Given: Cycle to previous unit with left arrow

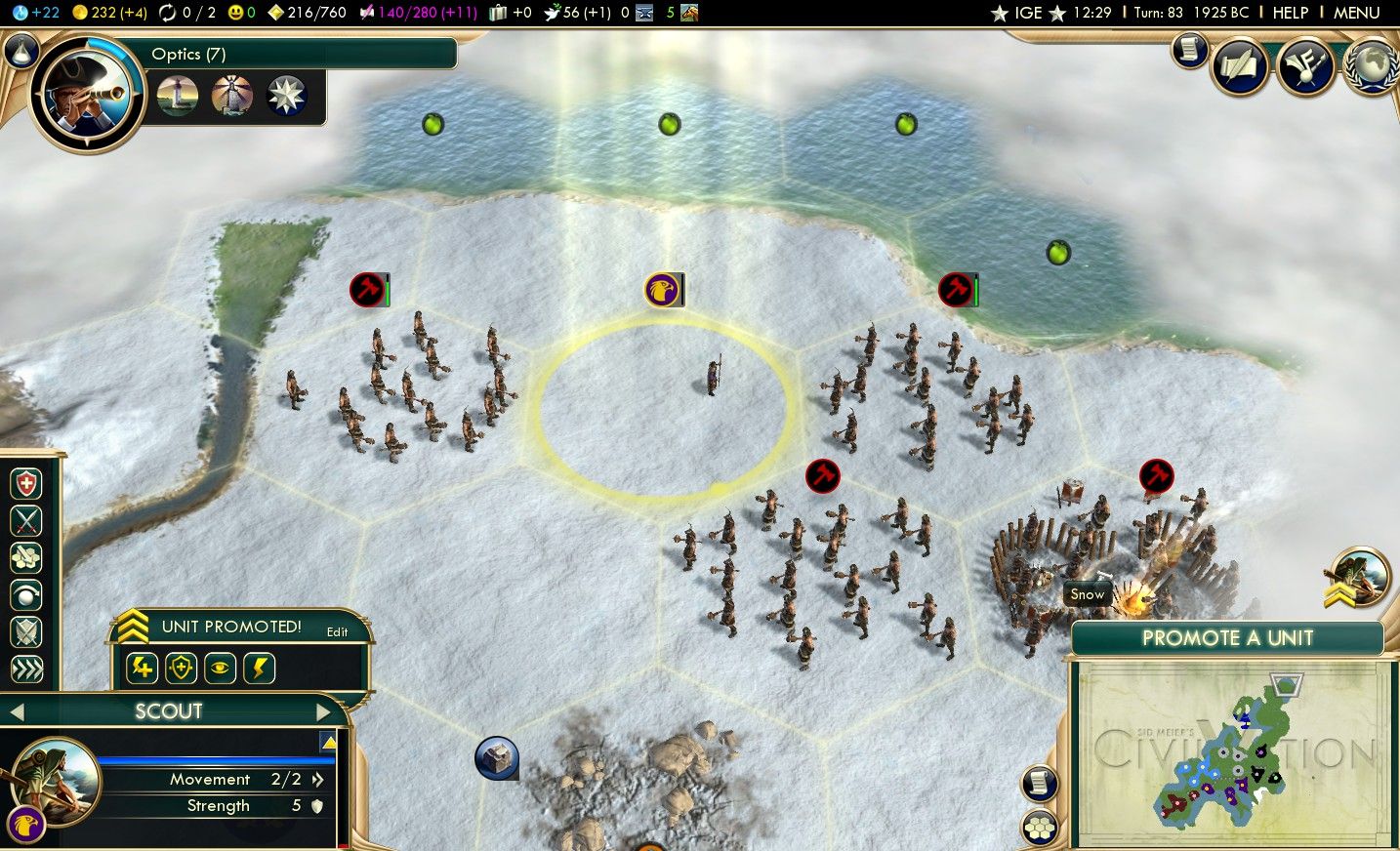Looking at the screenshot, I should (x=20, y=711).
